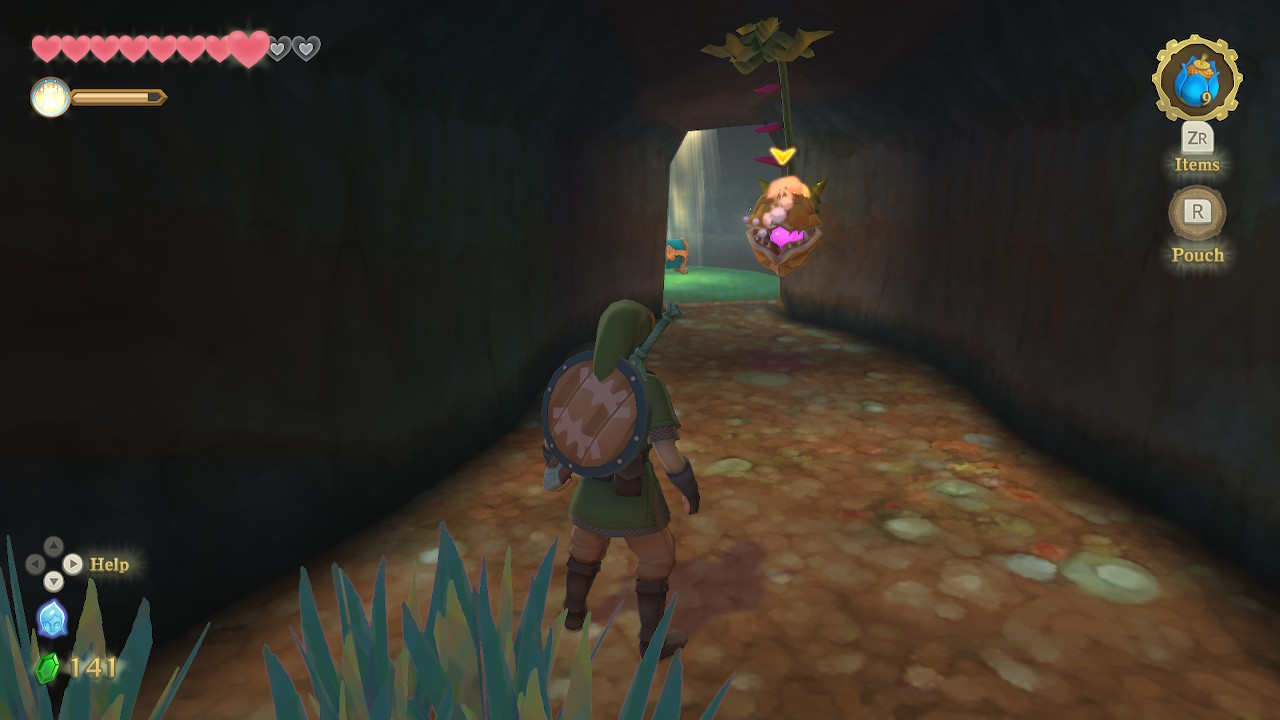Open the Help d-pad menu
The height and width of the screenshot is (720, 1280).
(x=54, y=564)
